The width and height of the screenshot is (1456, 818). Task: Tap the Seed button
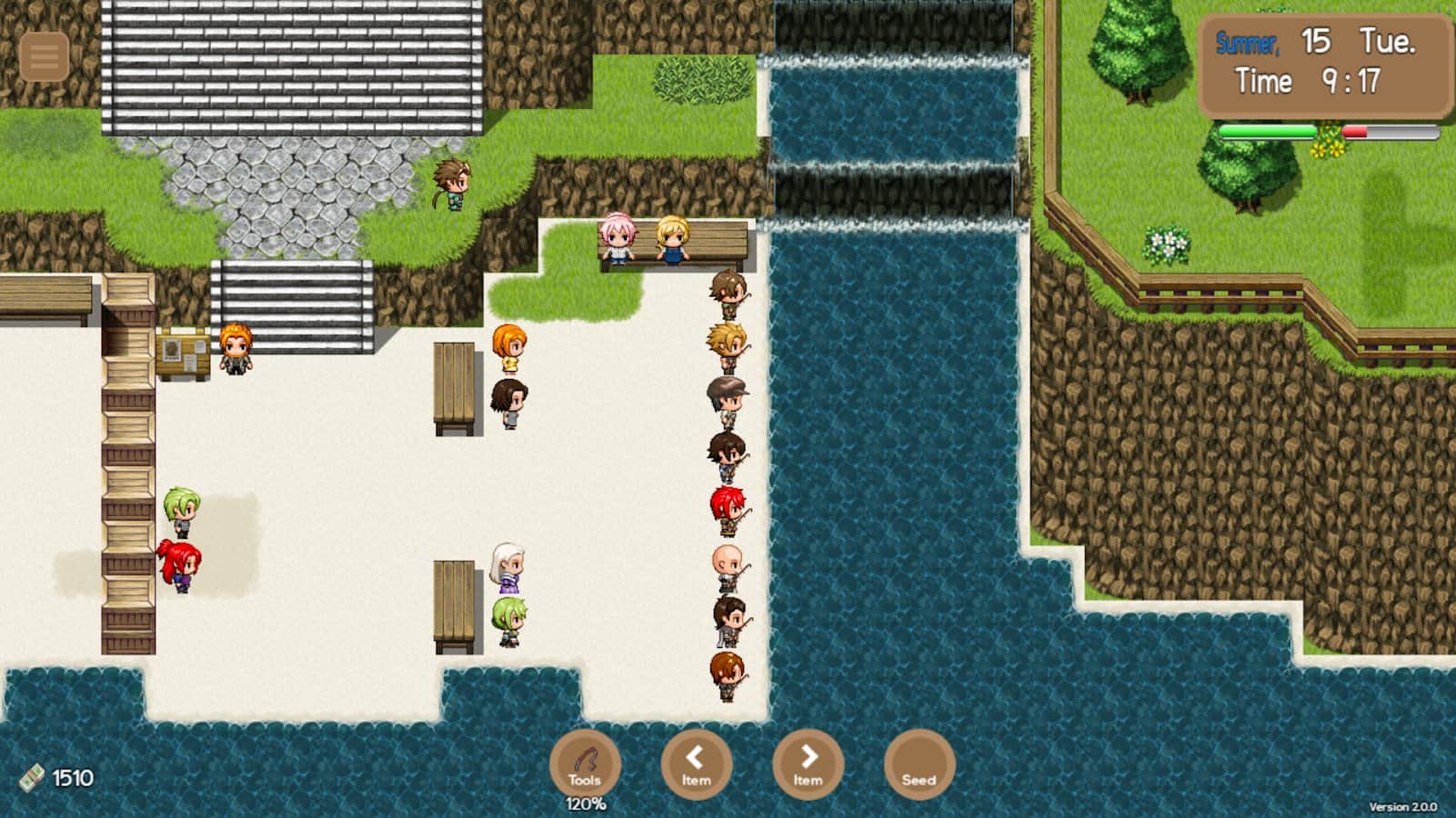[919, 764]
